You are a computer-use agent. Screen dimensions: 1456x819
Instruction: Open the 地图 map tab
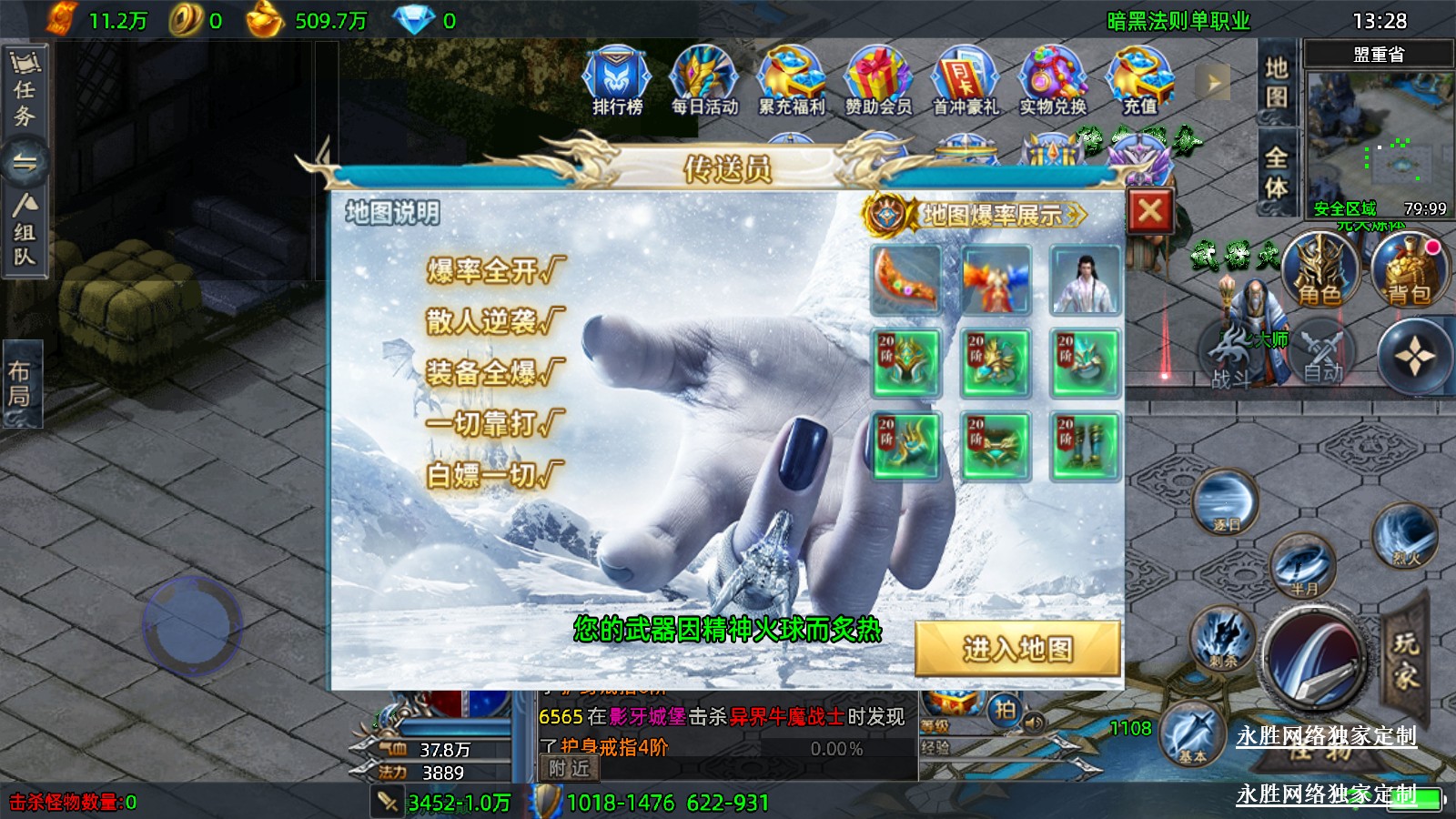pyautogui.click(x=1276, y=82)
